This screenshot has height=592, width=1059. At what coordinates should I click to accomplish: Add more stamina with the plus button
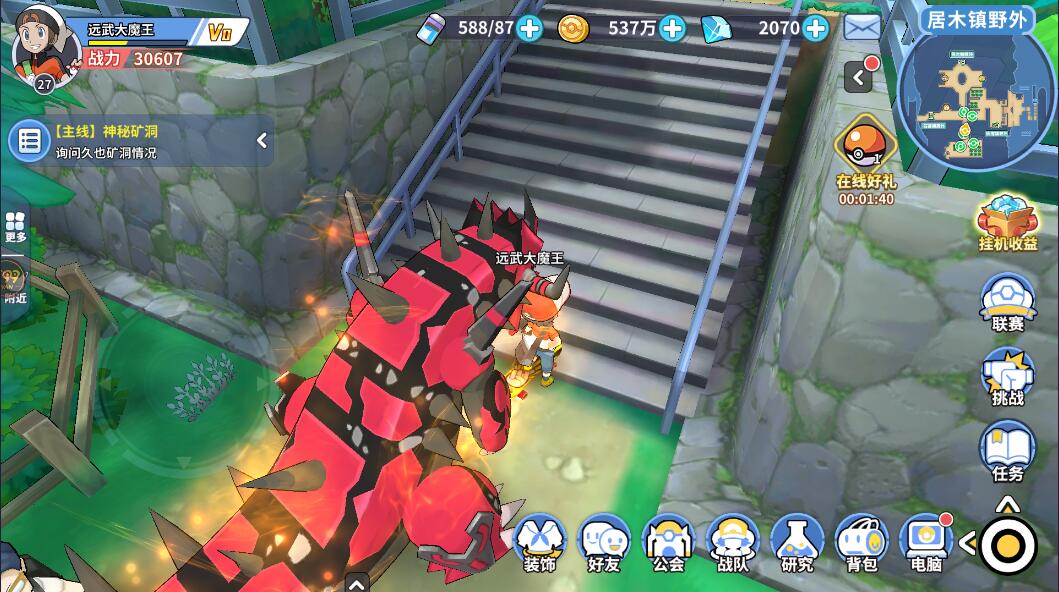[530, 28]
